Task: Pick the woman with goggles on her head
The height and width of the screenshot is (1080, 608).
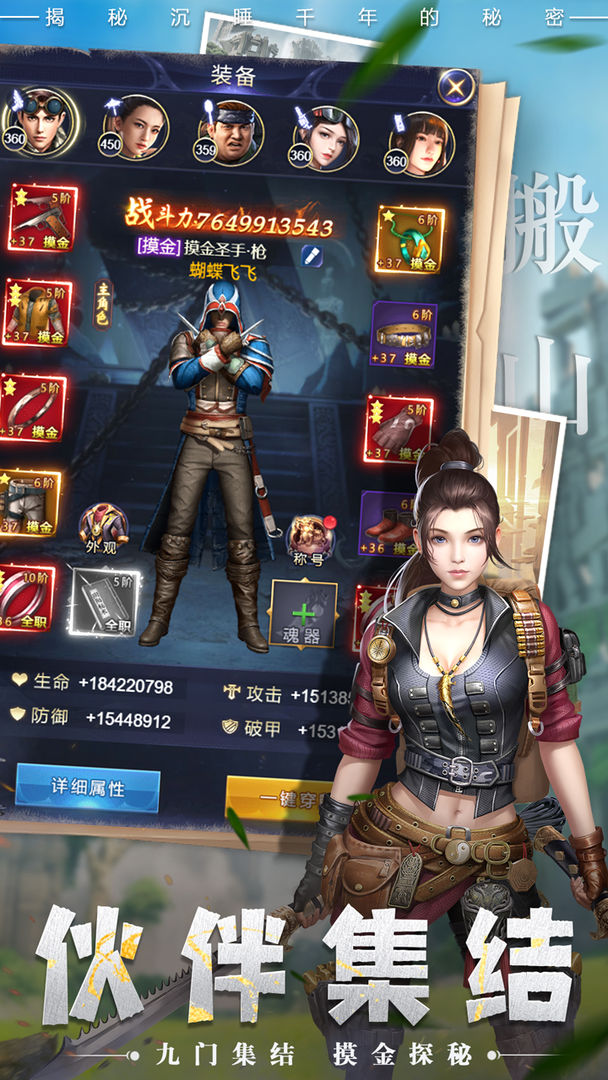Action: click(x=326, y=135)
